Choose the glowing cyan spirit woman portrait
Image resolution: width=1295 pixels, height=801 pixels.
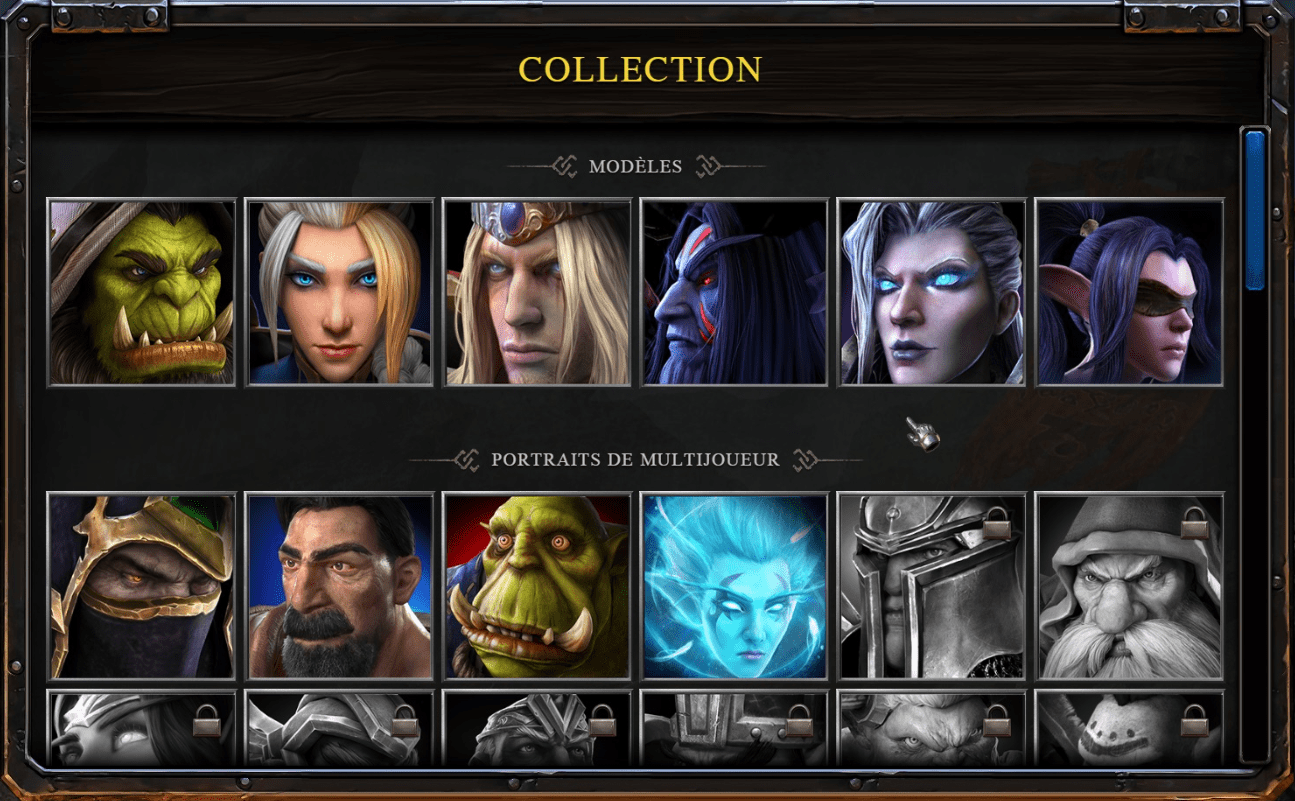[735, 586]
